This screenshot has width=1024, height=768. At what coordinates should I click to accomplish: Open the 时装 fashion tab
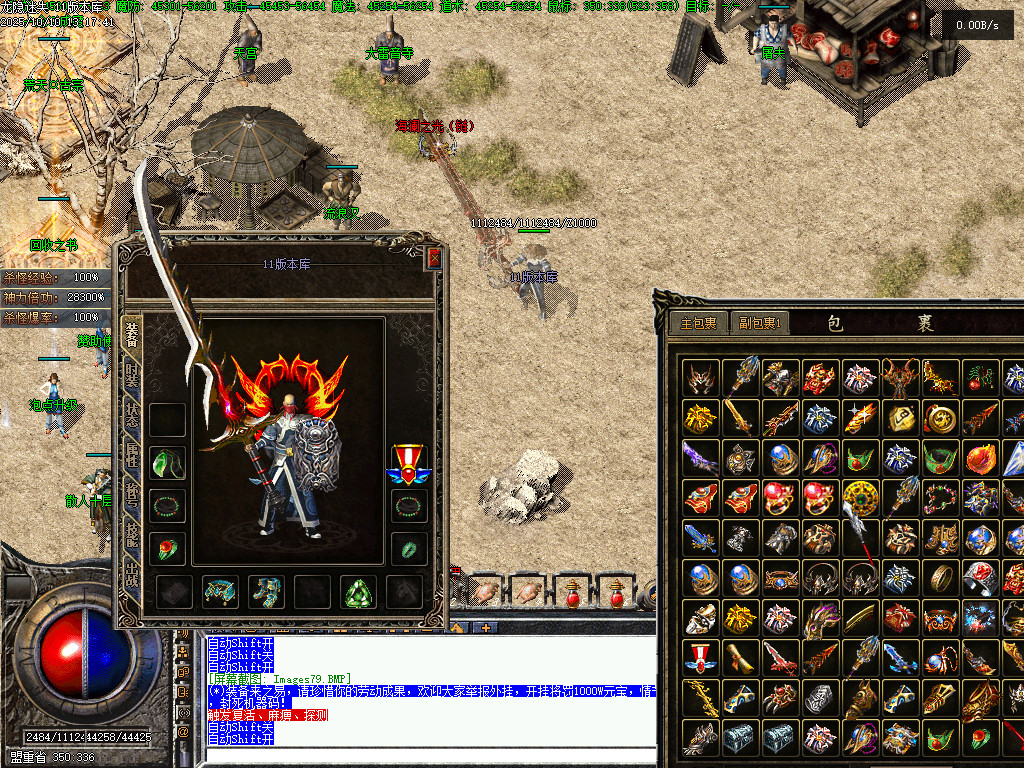131,378
